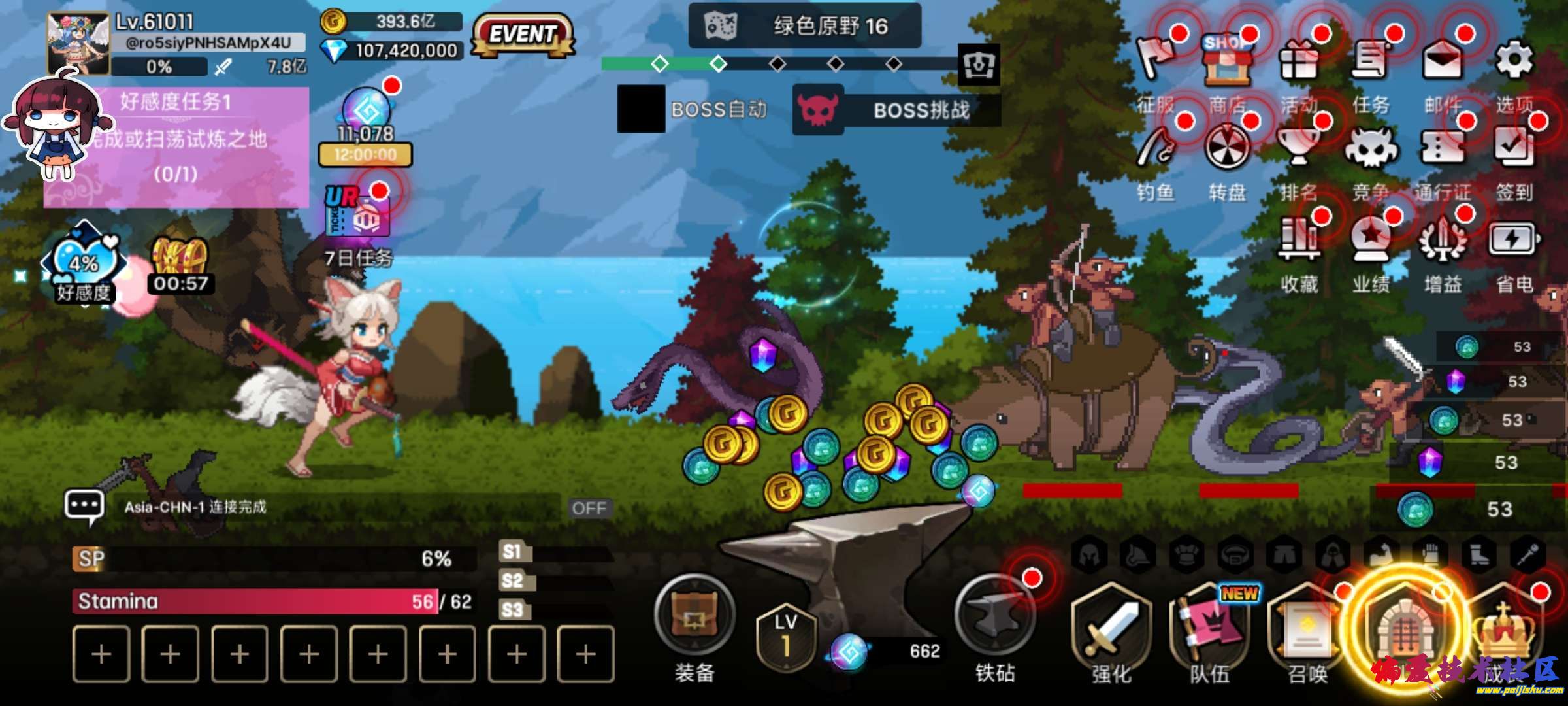Start the BOSS挑战 boss challenge
The width and height of the screenshot is (1568, 706).
[x=896, y=110]
